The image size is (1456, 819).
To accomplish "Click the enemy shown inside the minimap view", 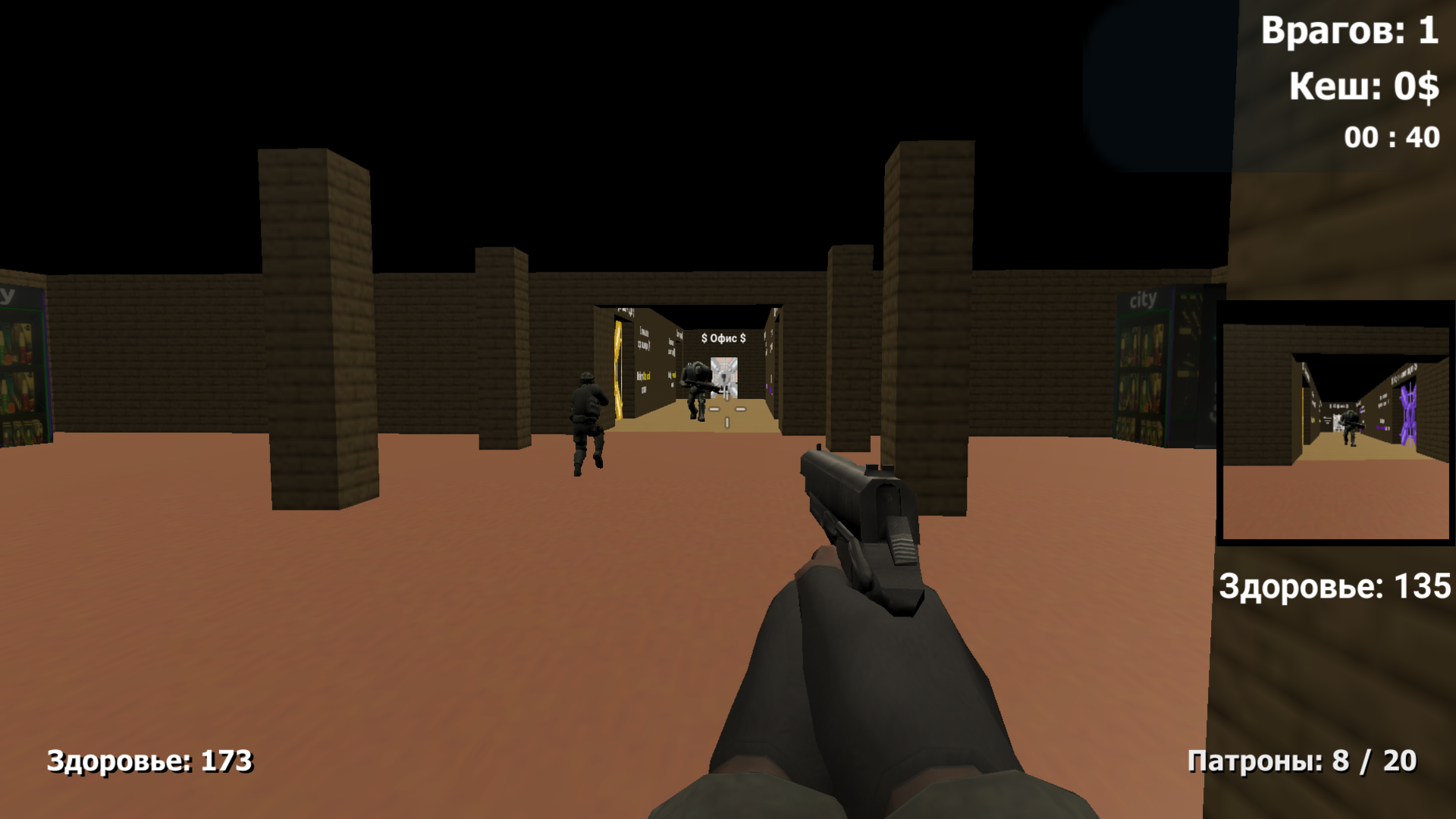I will [1350, 427].
